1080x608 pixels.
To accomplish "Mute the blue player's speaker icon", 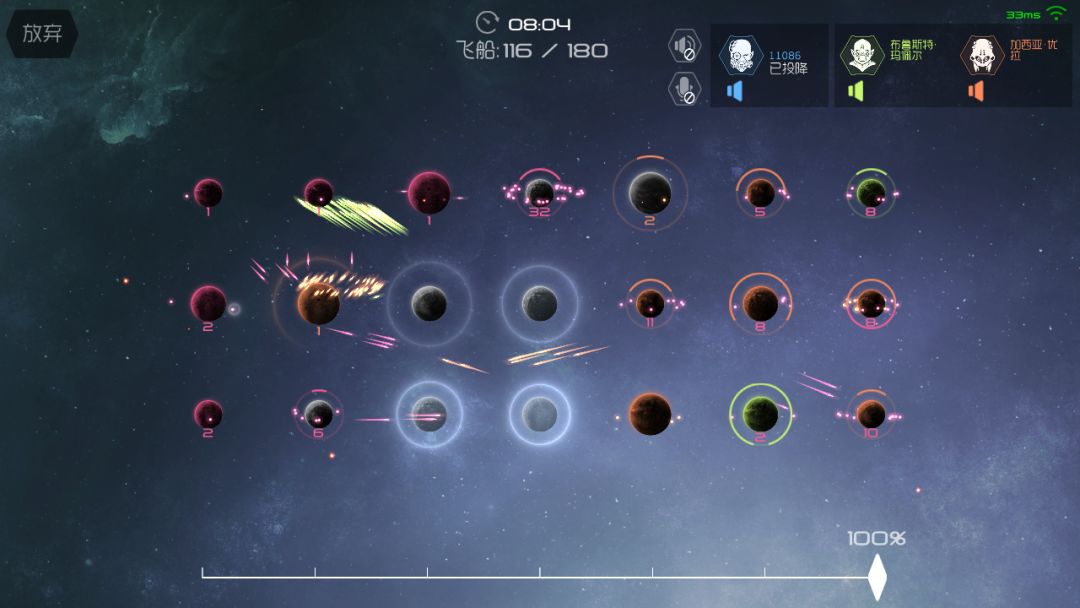I will pyautogui.click(x=735, y=91).
